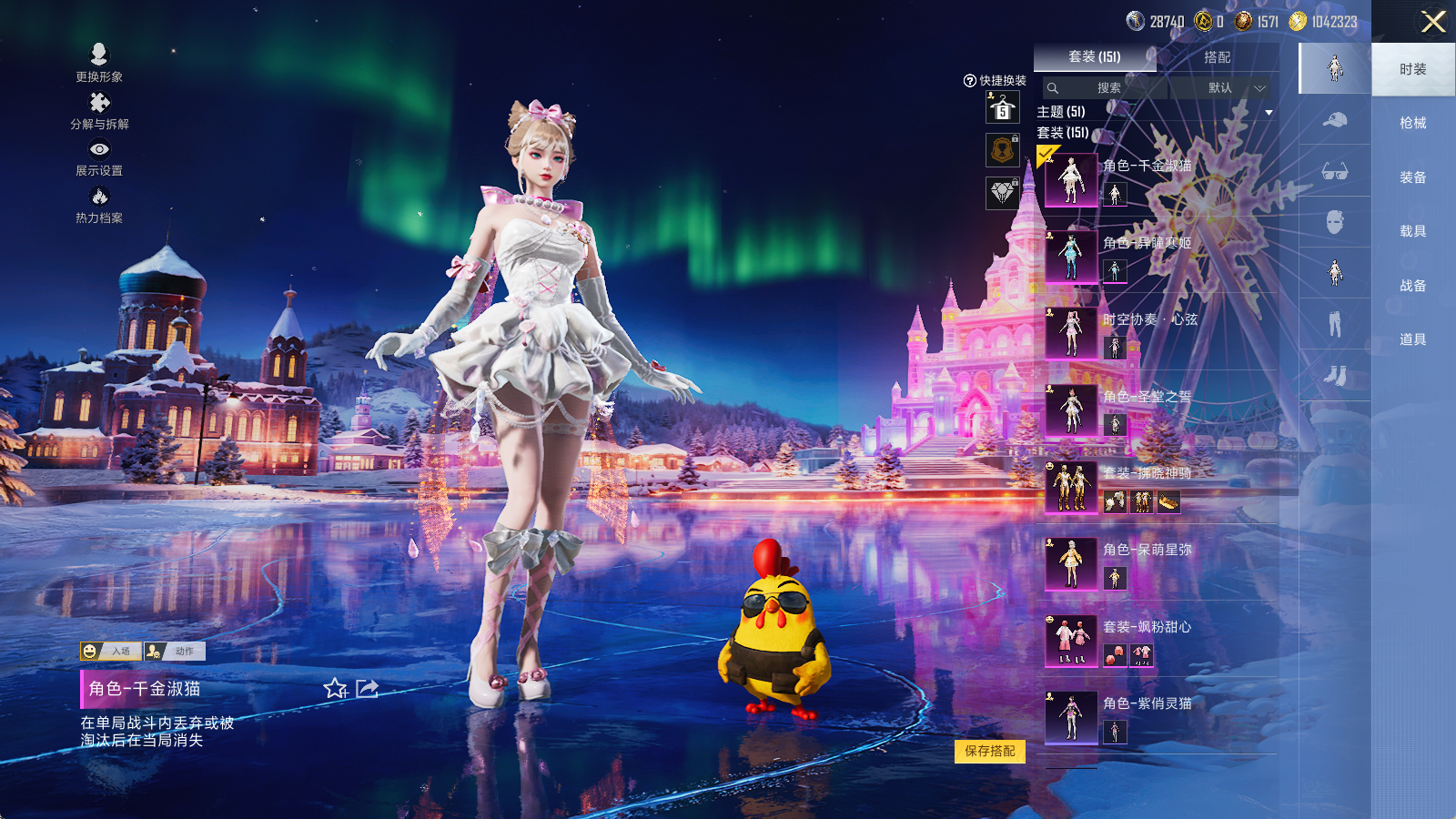Save outfit with 保存搭配 button

[x=990, y=751]
